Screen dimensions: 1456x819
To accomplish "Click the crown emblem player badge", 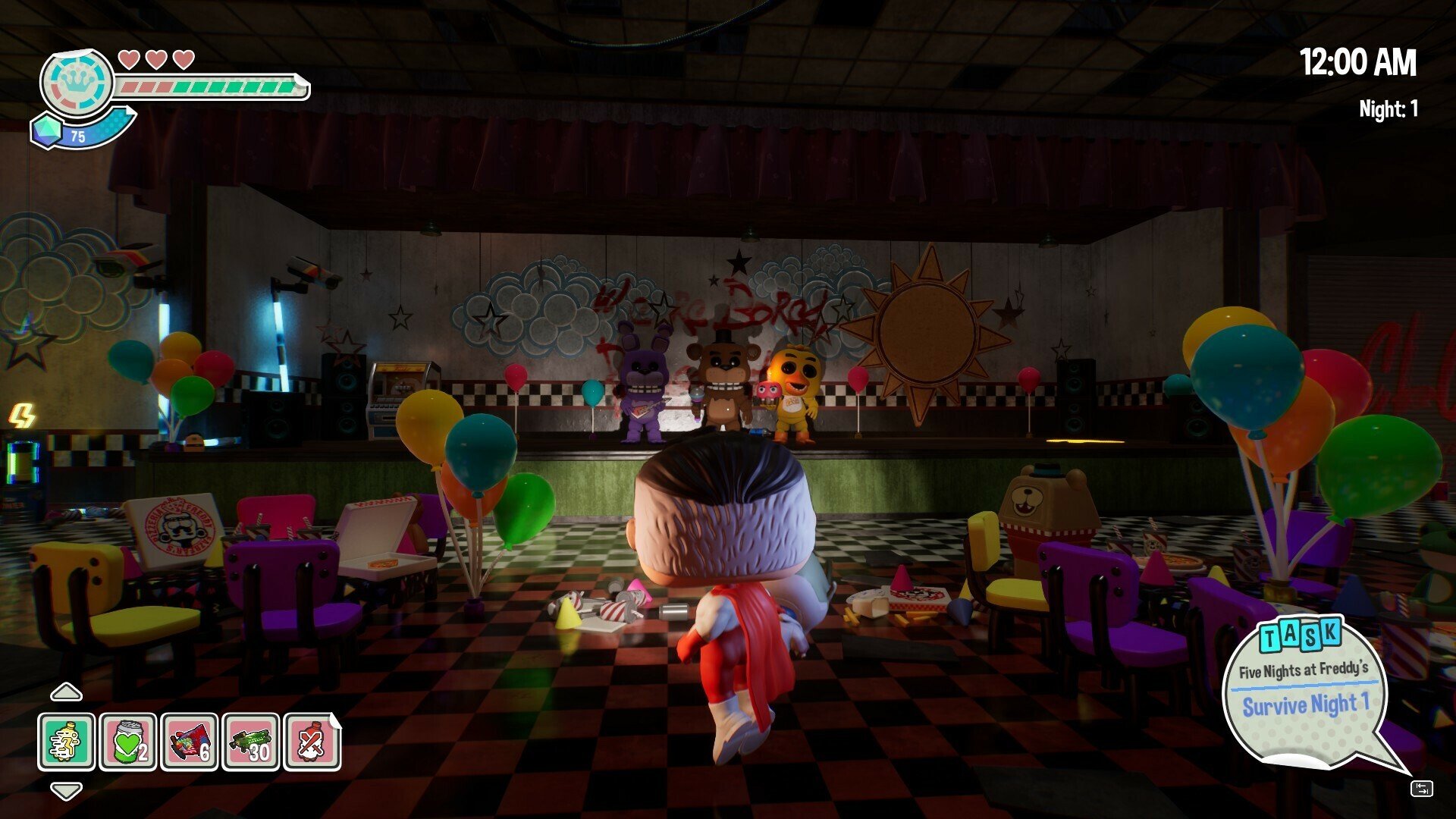I will pos(77,82).
